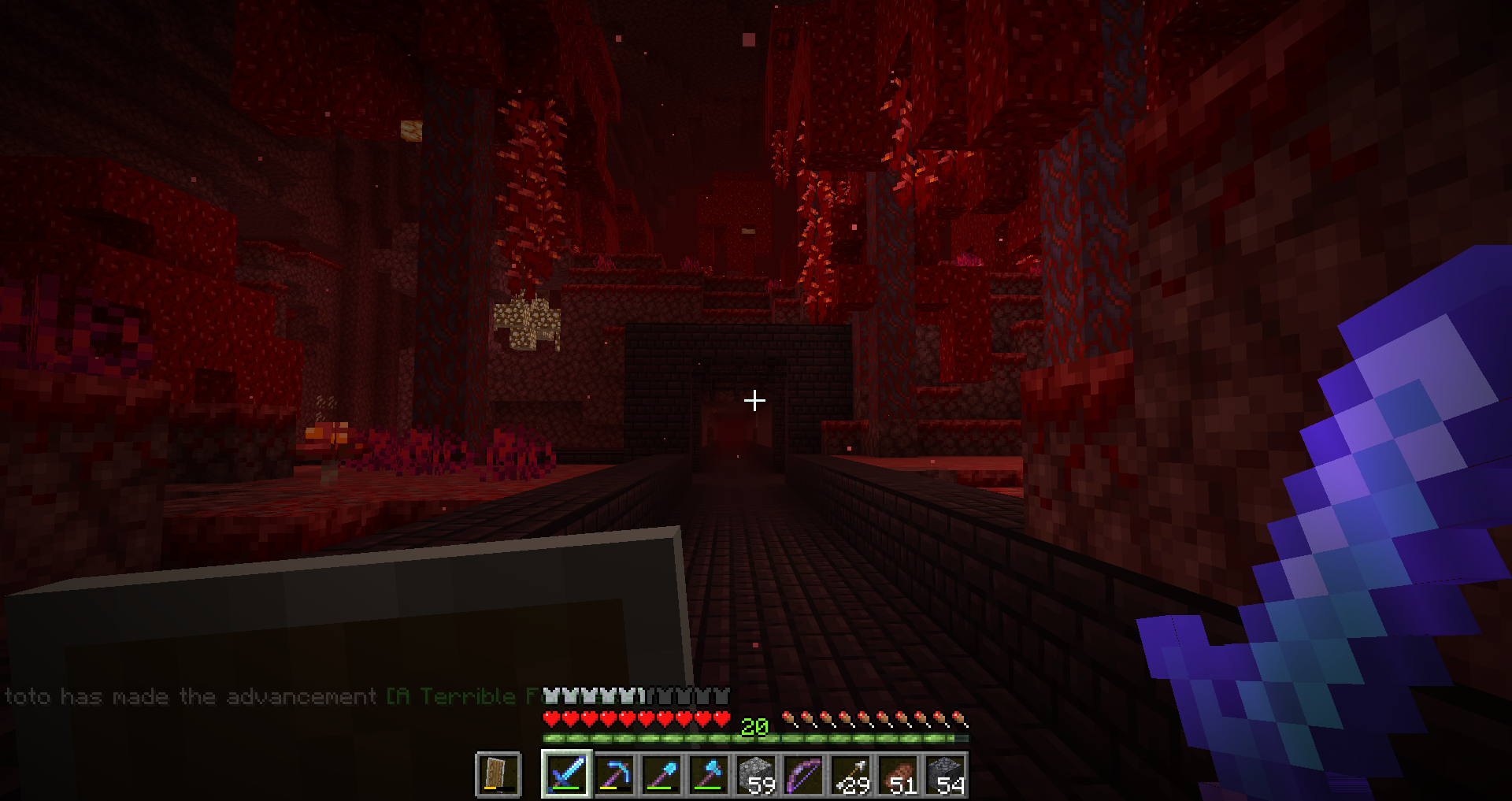1512x801 pixels.
Task: Click the shield in the offhand slot
Action: tap(498, 774)
